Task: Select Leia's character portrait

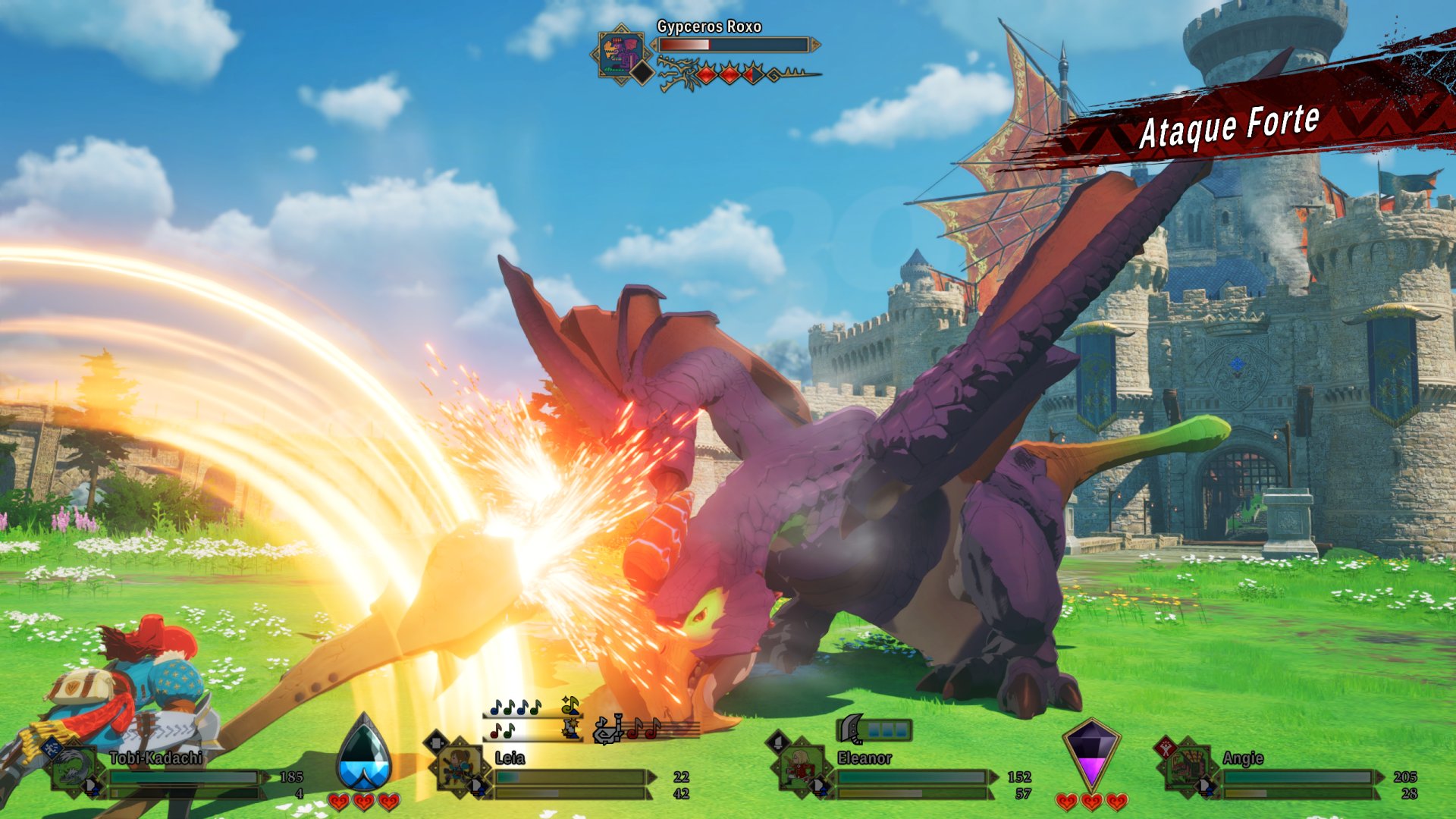Action: pos(459,767)
